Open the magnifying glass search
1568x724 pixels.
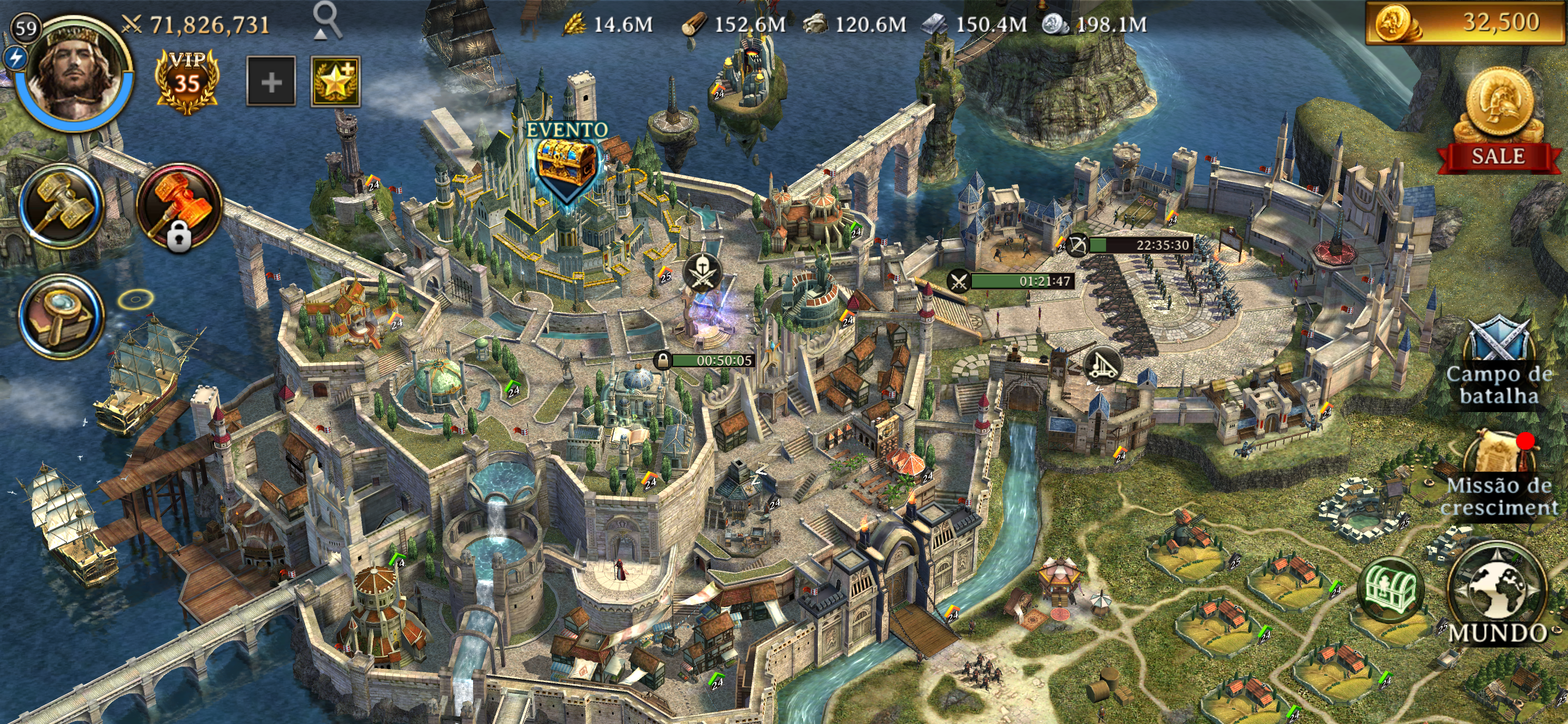pyautogui.click(x=327, y=20)
